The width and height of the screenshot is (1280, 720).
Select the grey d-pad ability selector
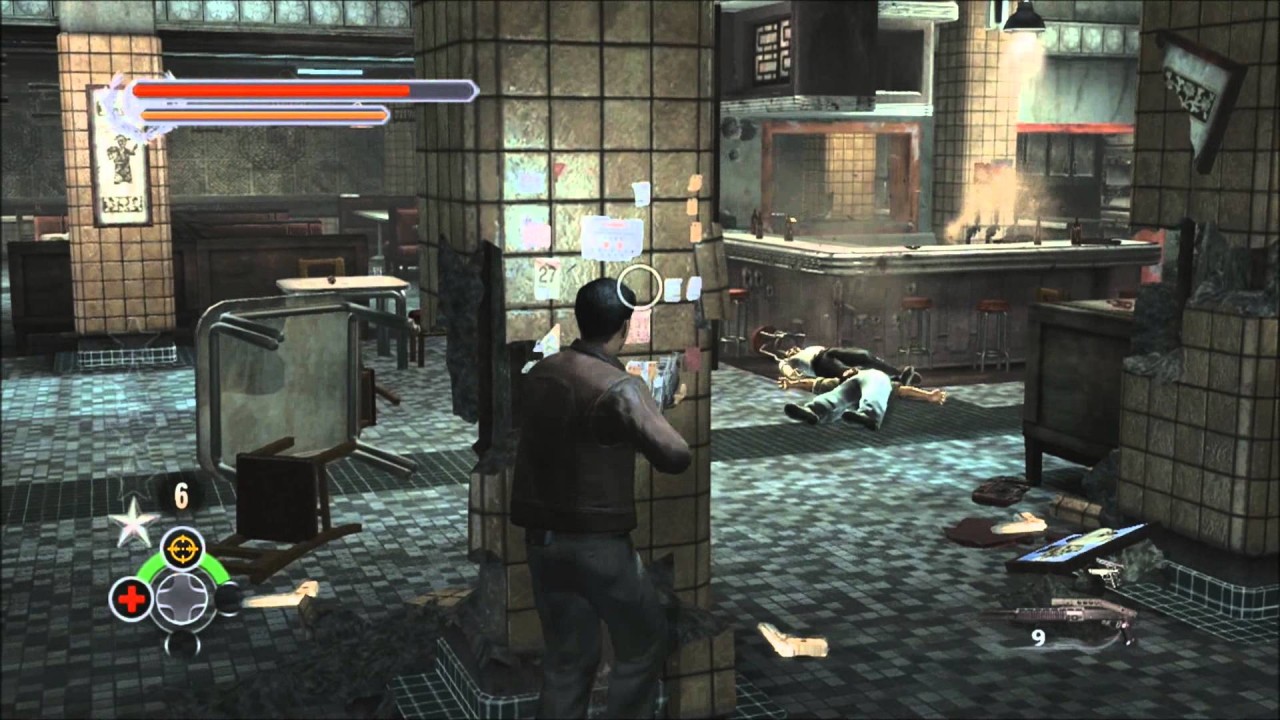(182, 598)
